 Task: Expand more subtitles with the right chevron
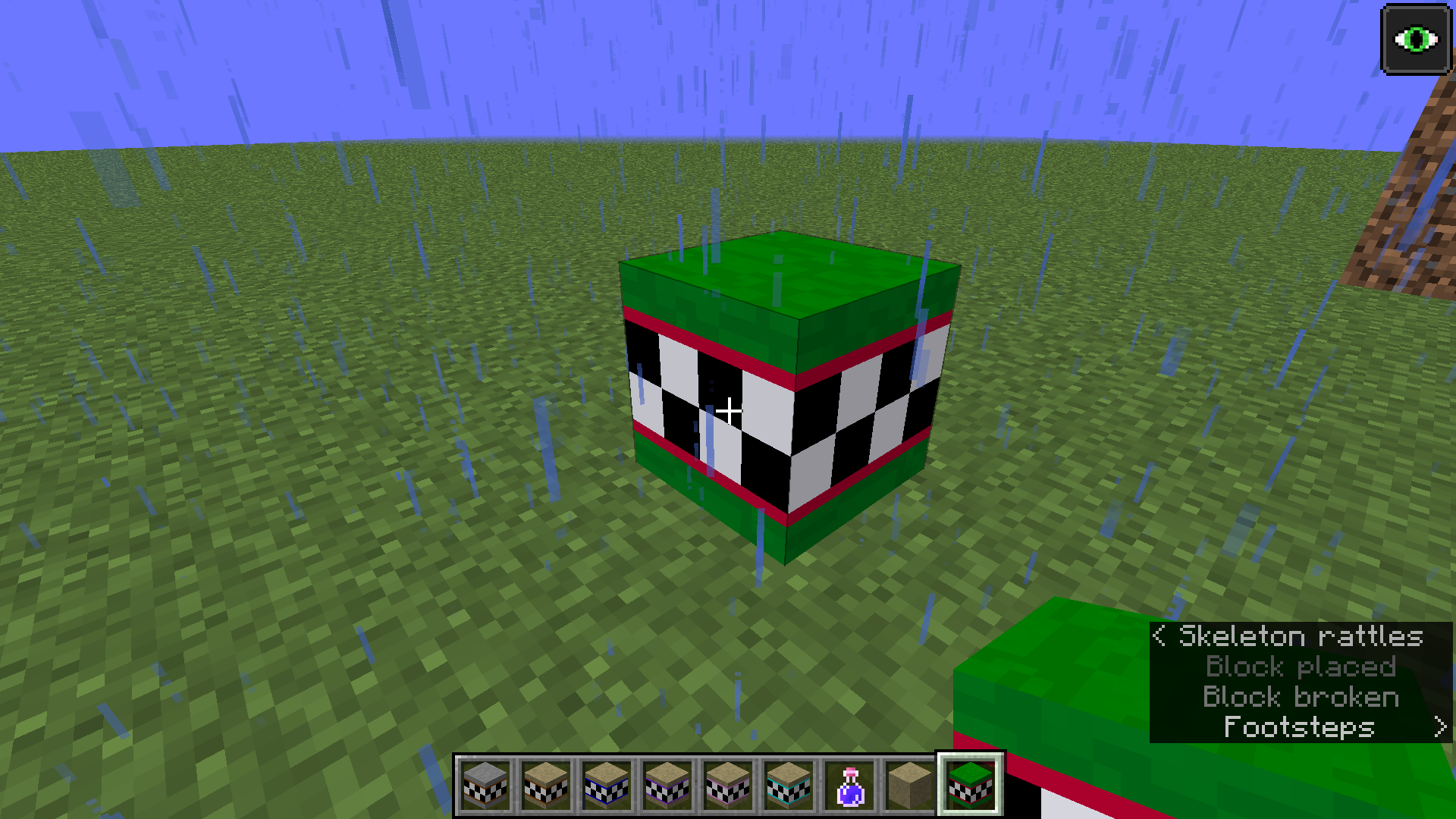[x=1439, y=726]
